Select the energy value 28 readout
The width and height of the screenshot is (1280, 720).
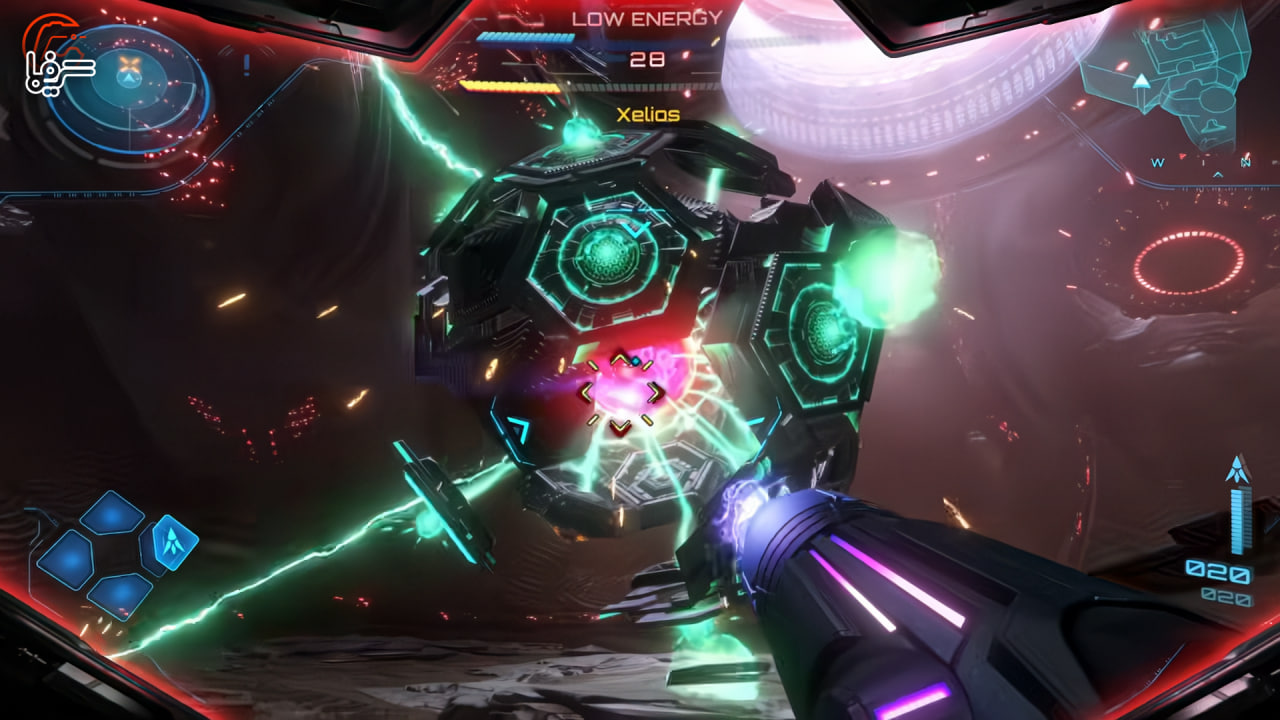(647, 58)
